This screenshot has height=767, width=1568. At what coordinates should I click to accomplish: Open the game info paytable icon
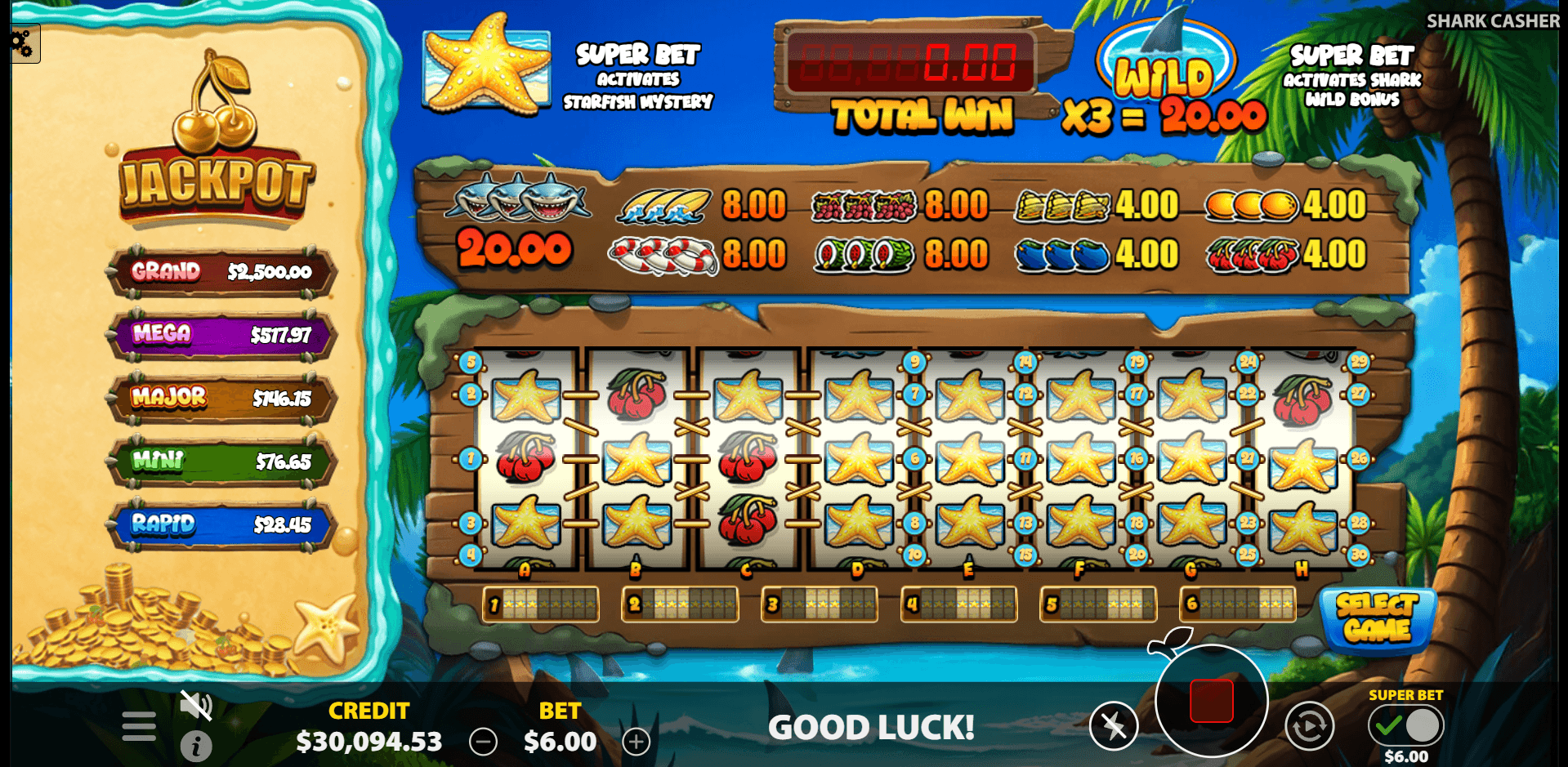coord(196,746)
